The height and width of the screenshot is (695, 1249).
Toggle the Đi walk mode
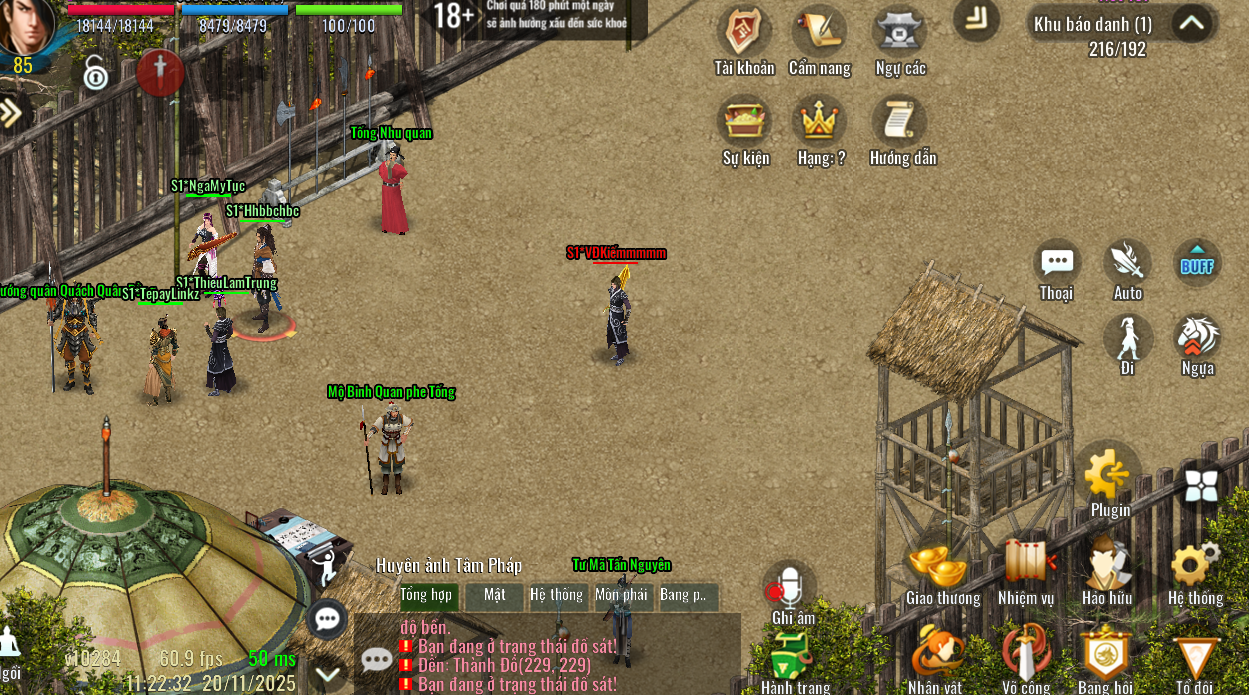(x=1128, y=338)
